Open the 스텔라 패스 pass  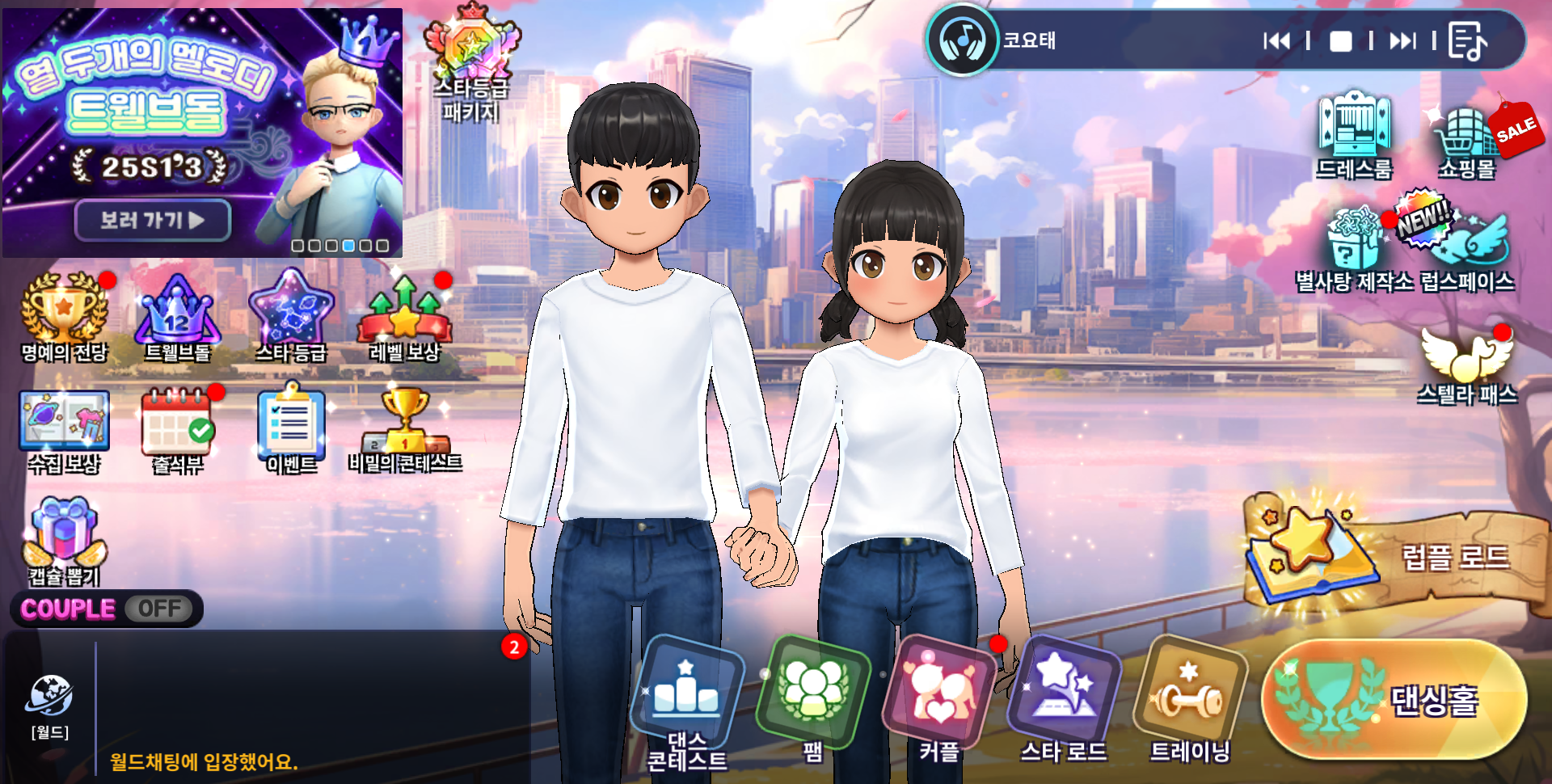(x=1467, y=365)
